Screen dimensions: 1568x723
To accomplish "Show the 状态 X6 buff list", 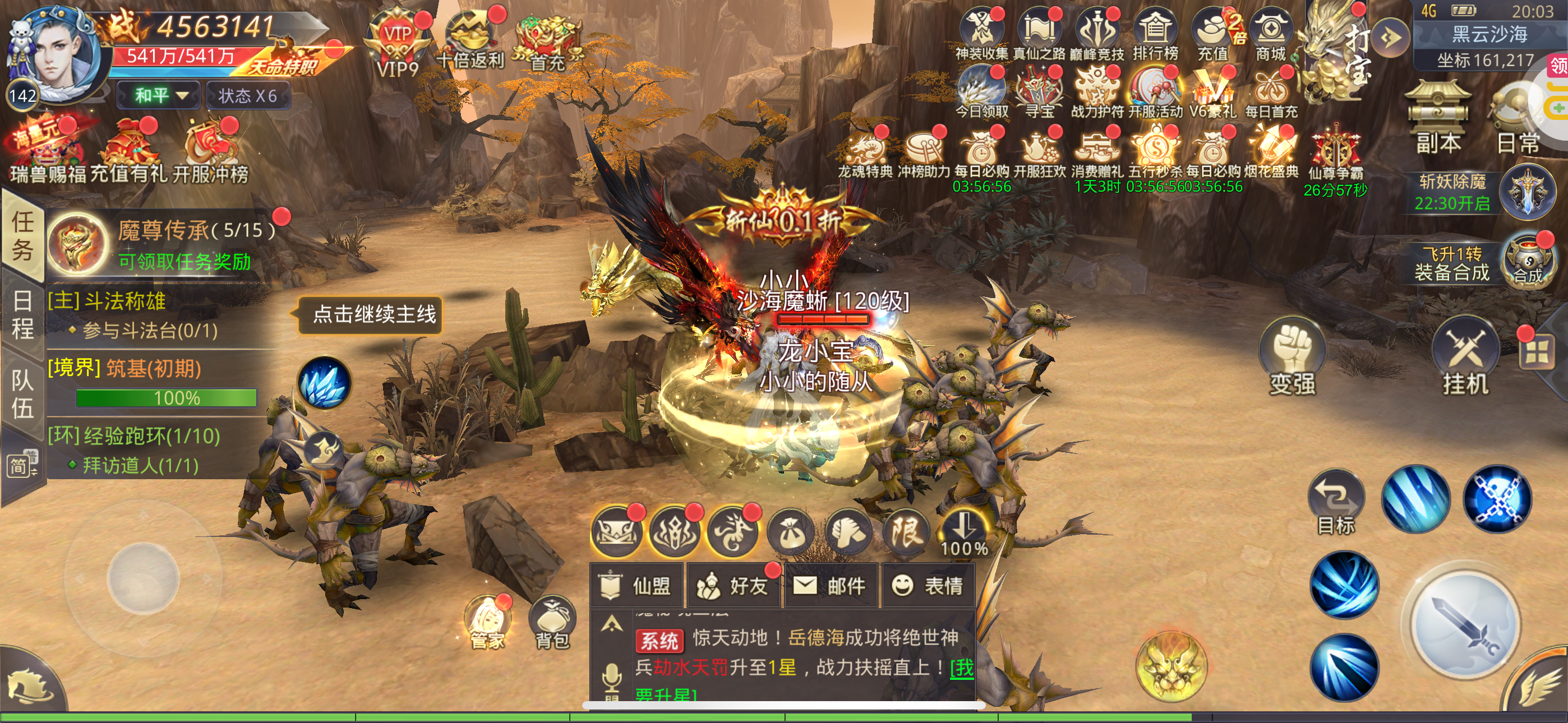I will 248,95.
